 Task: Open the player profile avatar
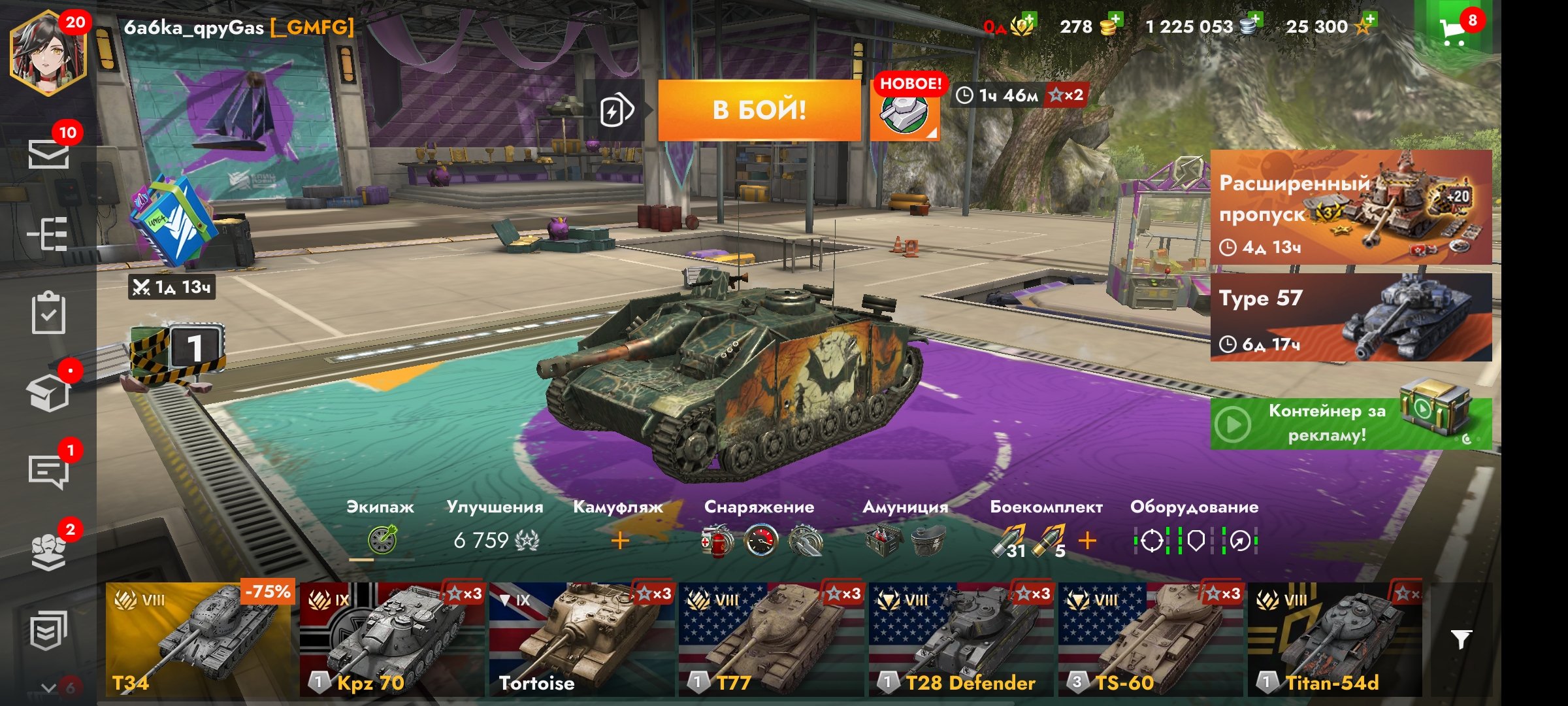coord(47,54)
